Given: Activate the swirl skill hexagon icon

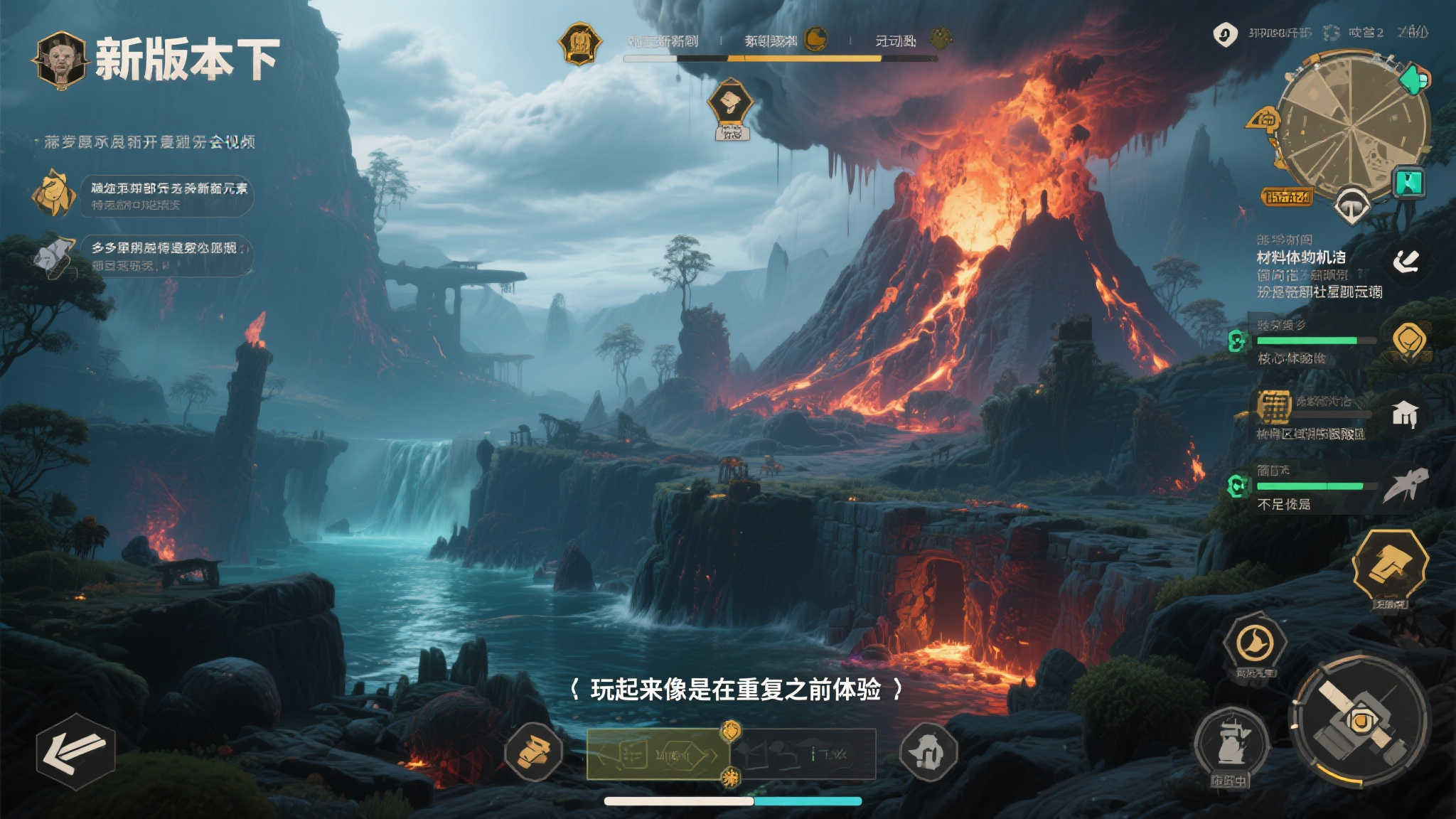Looking at the screenshot, I should point(1255,643).
